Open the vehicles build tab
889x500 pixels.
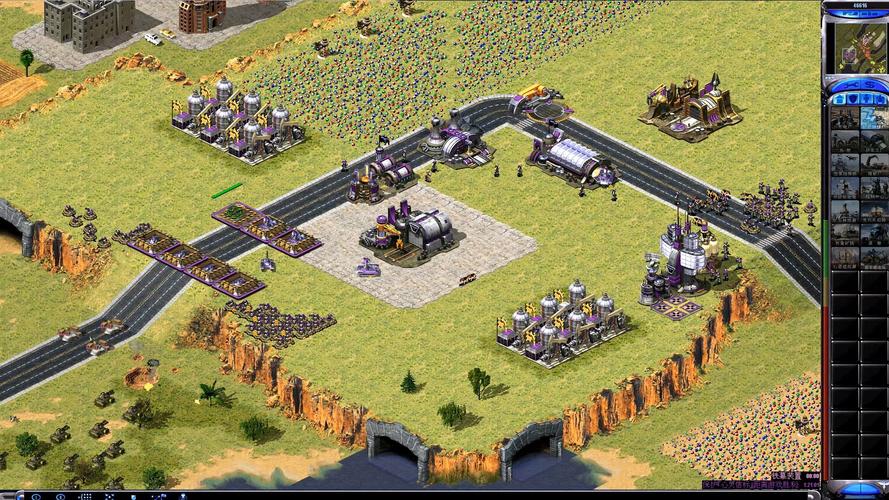[878, 99]
